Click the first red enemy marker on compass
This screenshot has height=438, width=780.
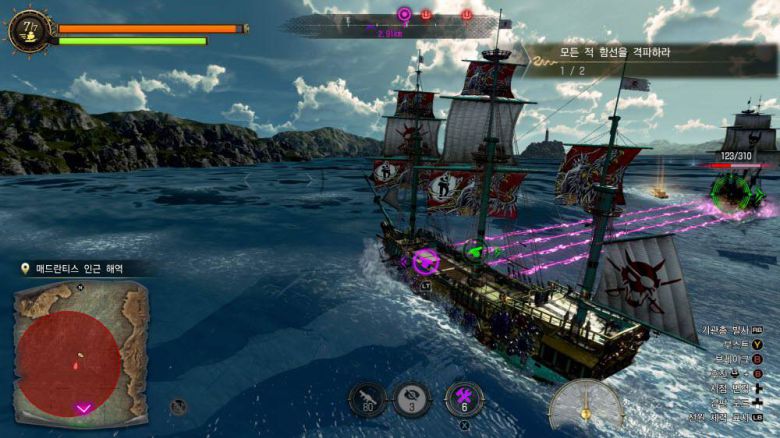tap(427, 15)
